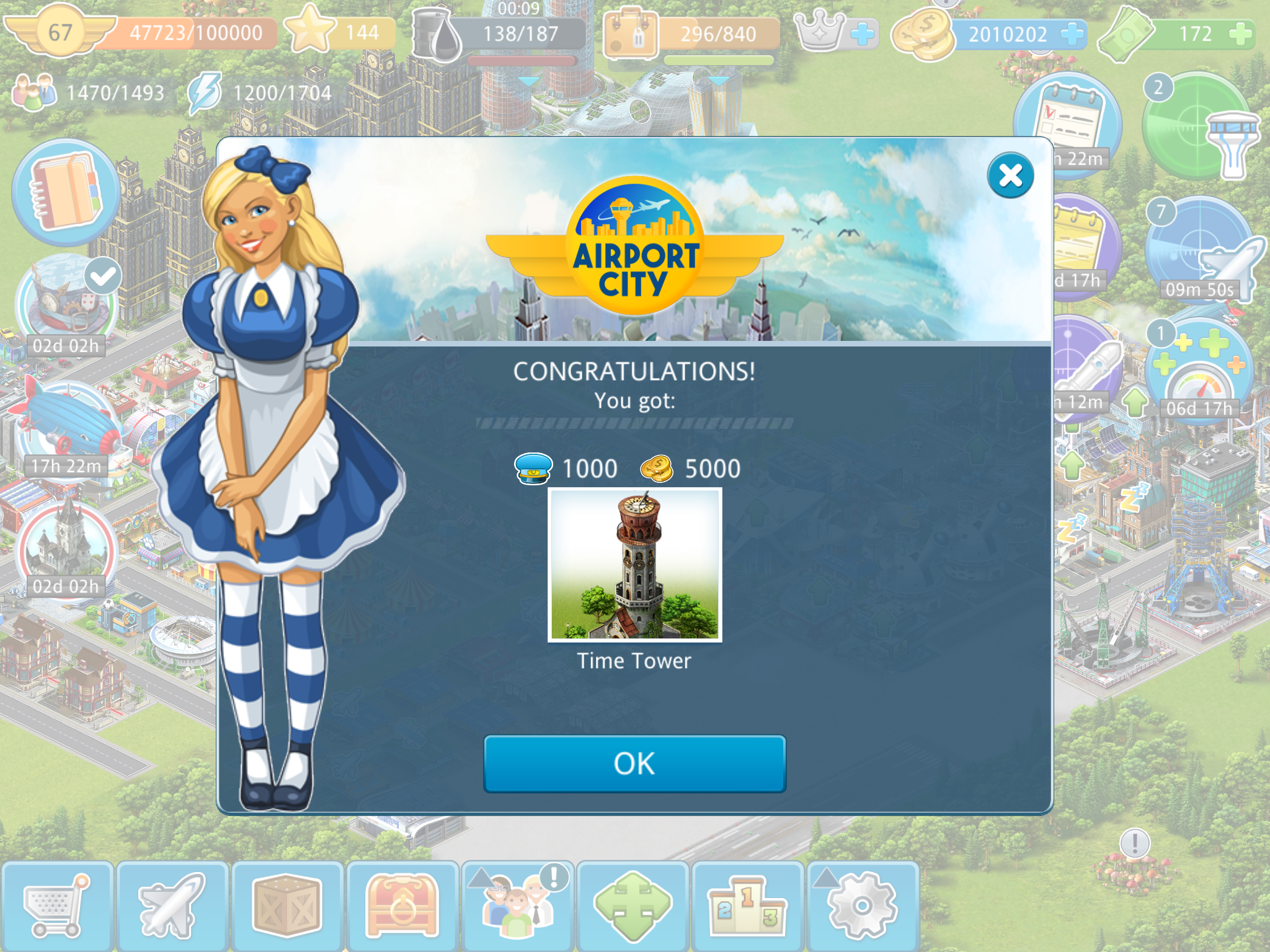Activate the green move-arrows edit mode
Screen dimensions: 1270x952
click(633, 906)
